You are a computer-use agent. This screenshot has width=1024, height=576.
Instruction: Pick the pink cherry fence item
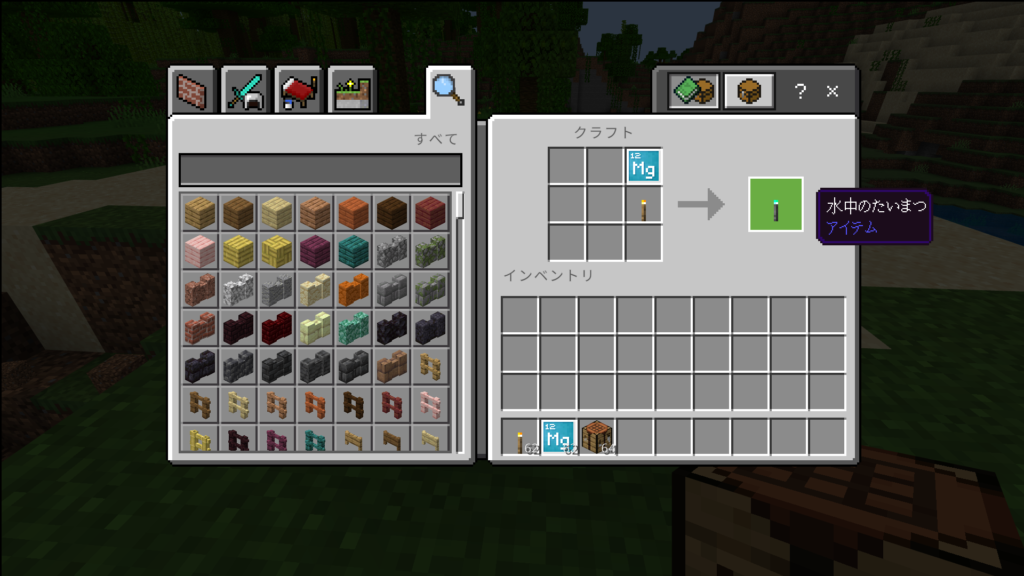click(432, 403)
